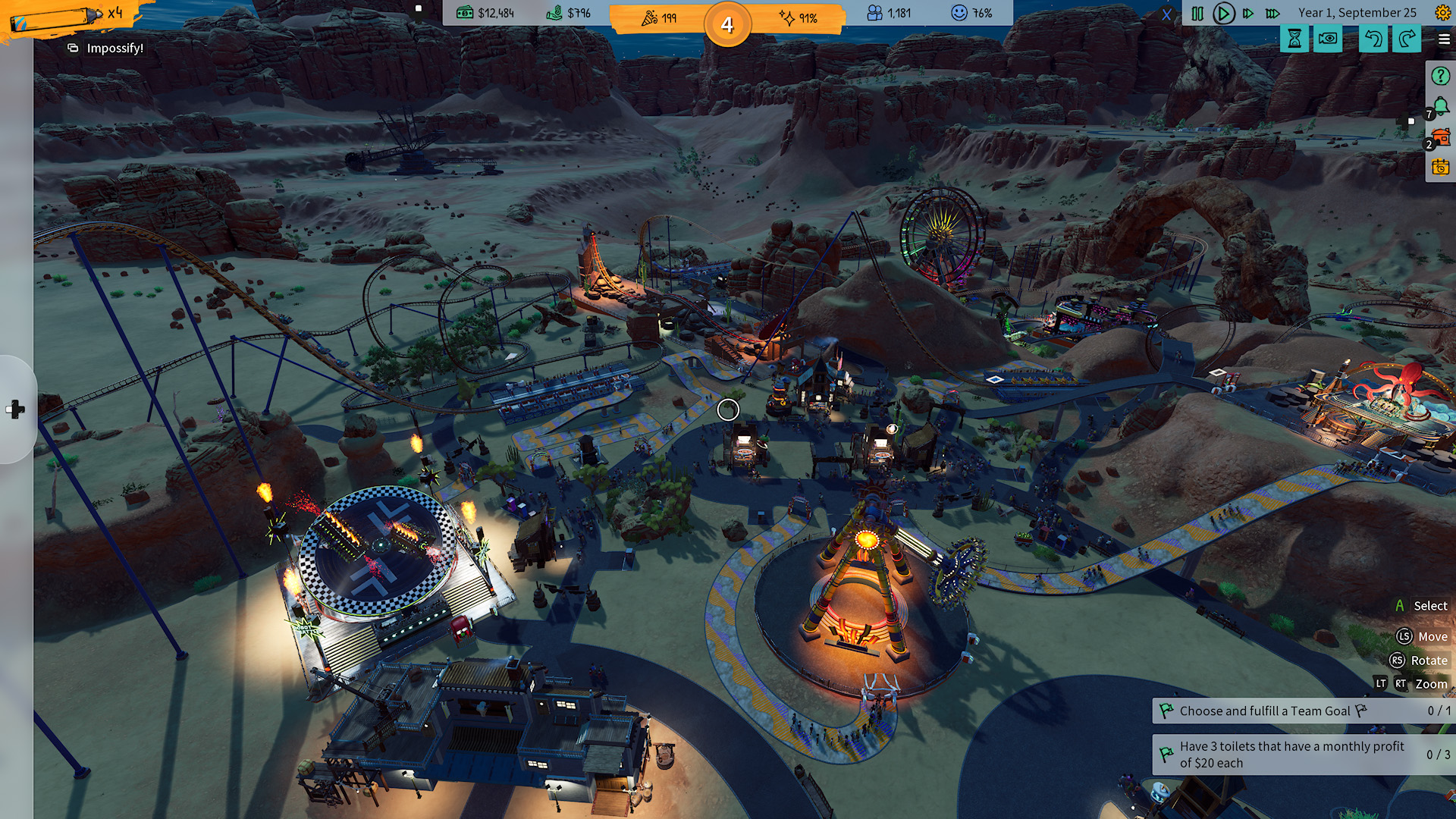Open the hamburger menu
The image size is (1456, 819).
(x=1444, y=39)
